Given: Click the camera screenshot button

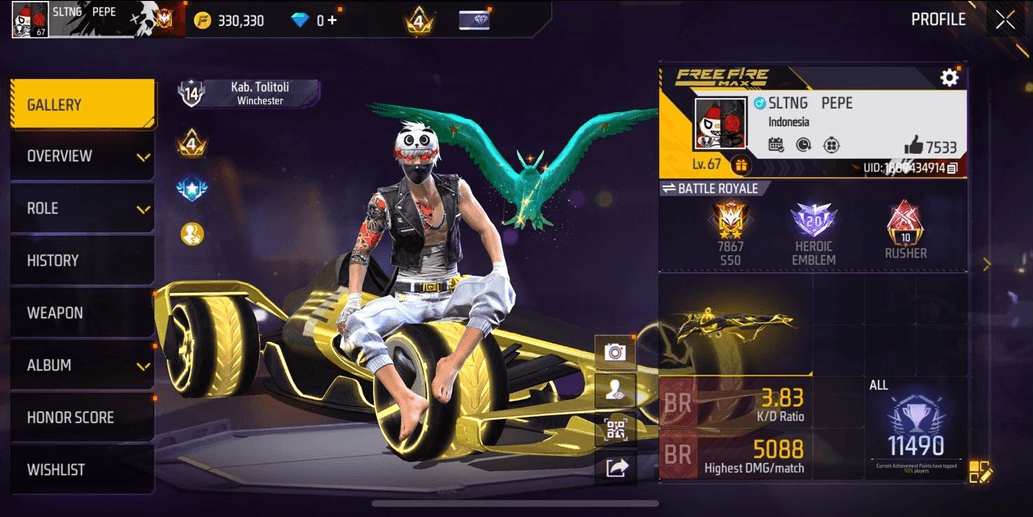Looking at the screenshot, I should tap(615, 352).
